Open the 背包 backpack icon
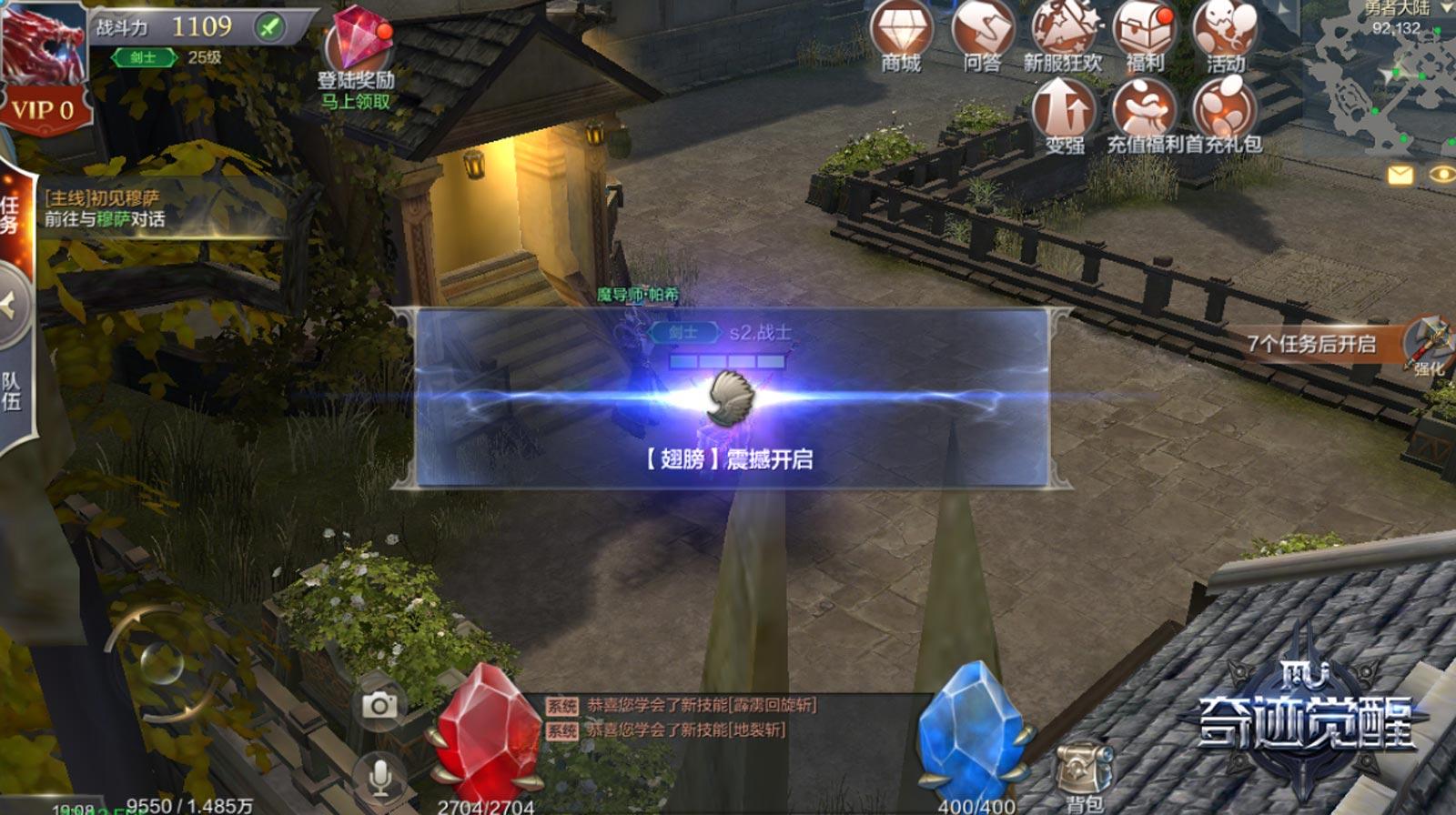 coord(1083,773)
